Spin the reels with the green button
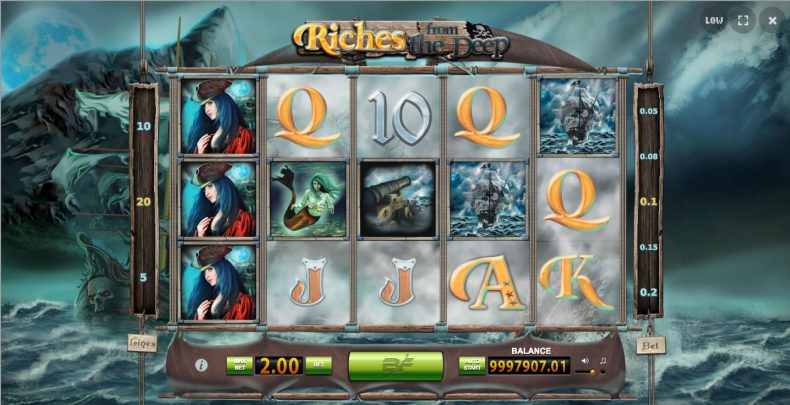Image resolution: width=790 pixels, height=405 pixels. point(395,365)
